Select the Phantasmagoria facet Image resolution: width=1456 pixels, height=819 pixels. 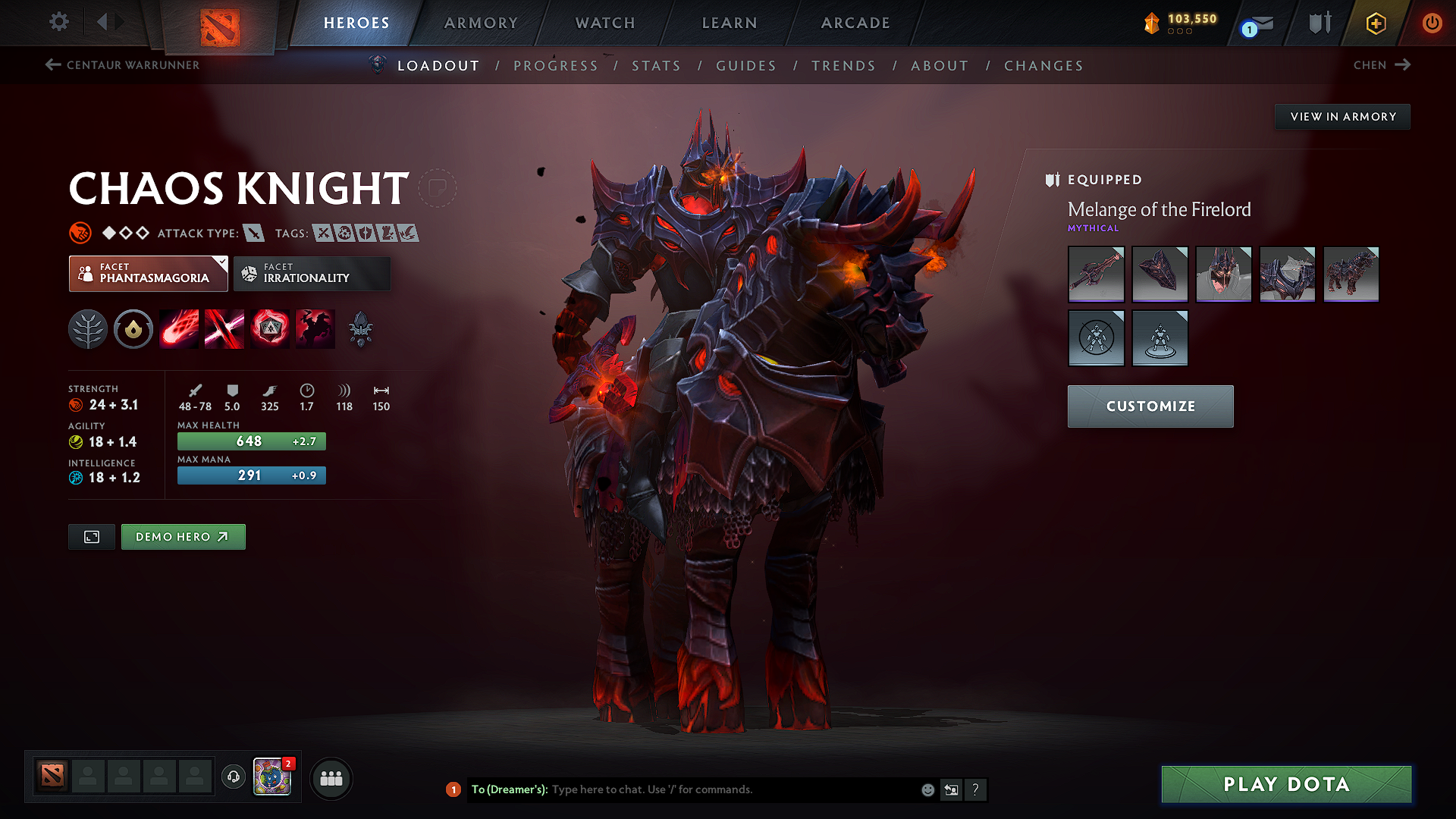coord(148,274)
